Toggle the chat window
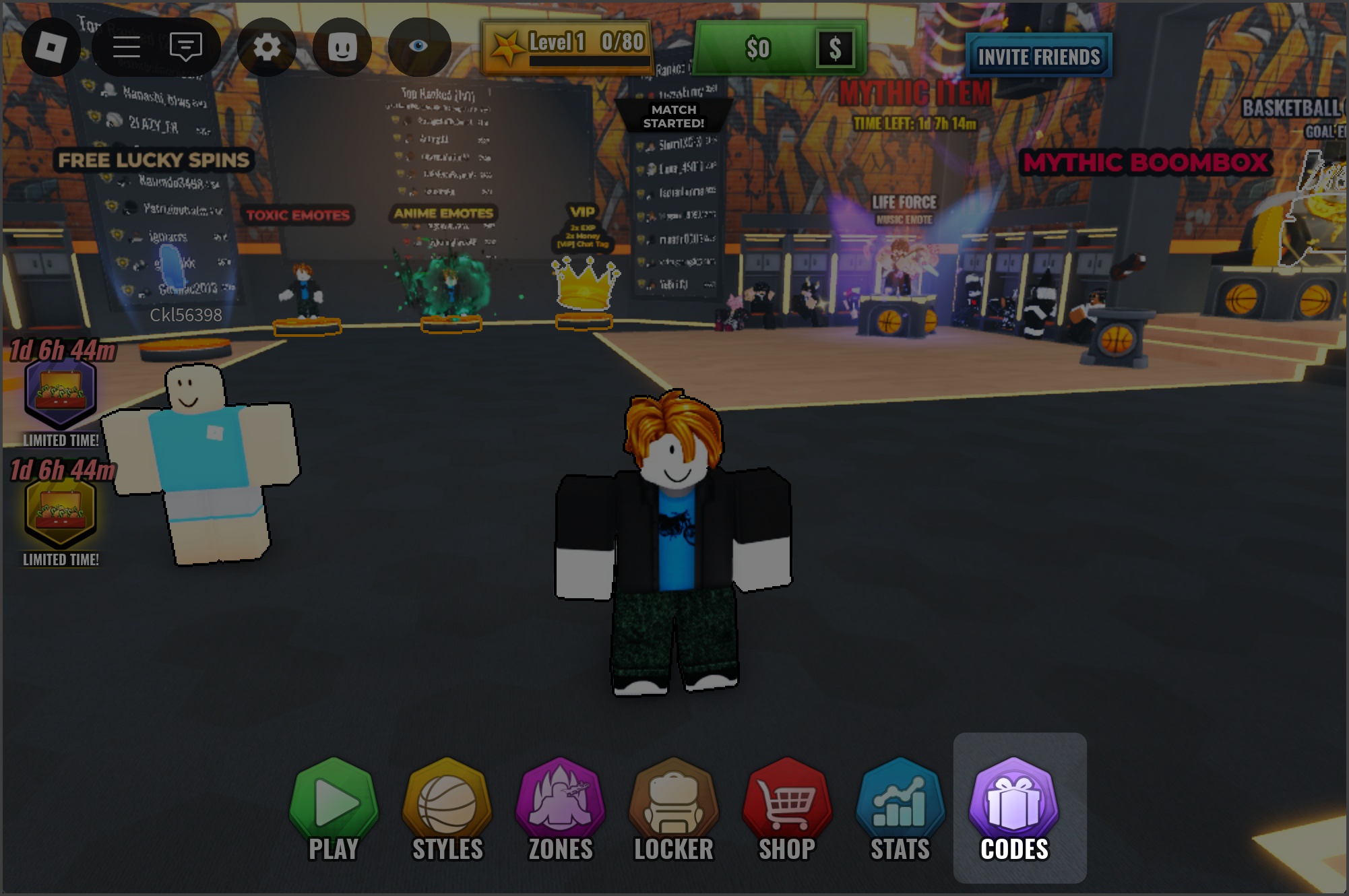This screenshot has width=1349, height=896. pyautogui.click(x=185, y=47)
